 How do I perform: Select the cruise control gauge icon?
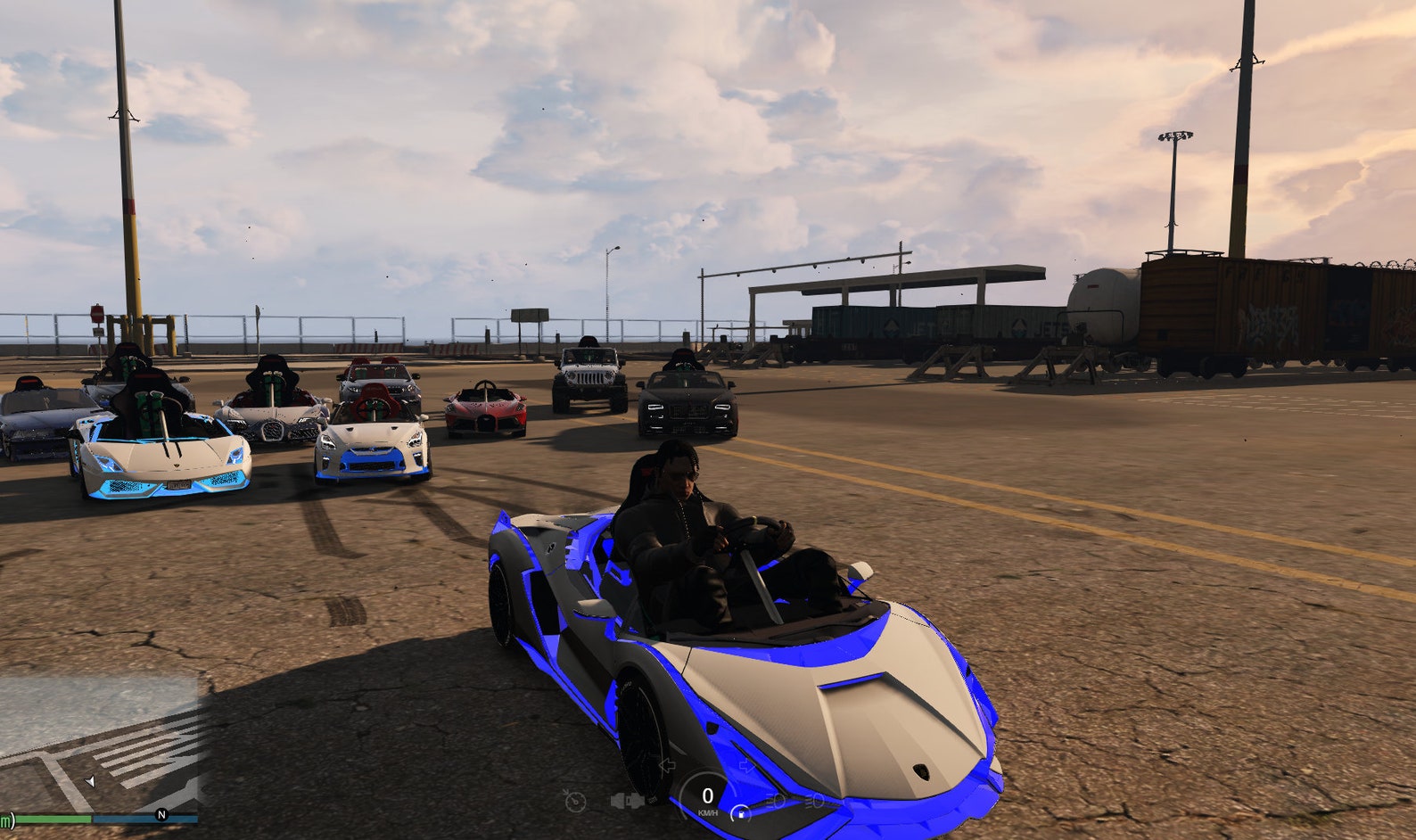pos(575,800)
